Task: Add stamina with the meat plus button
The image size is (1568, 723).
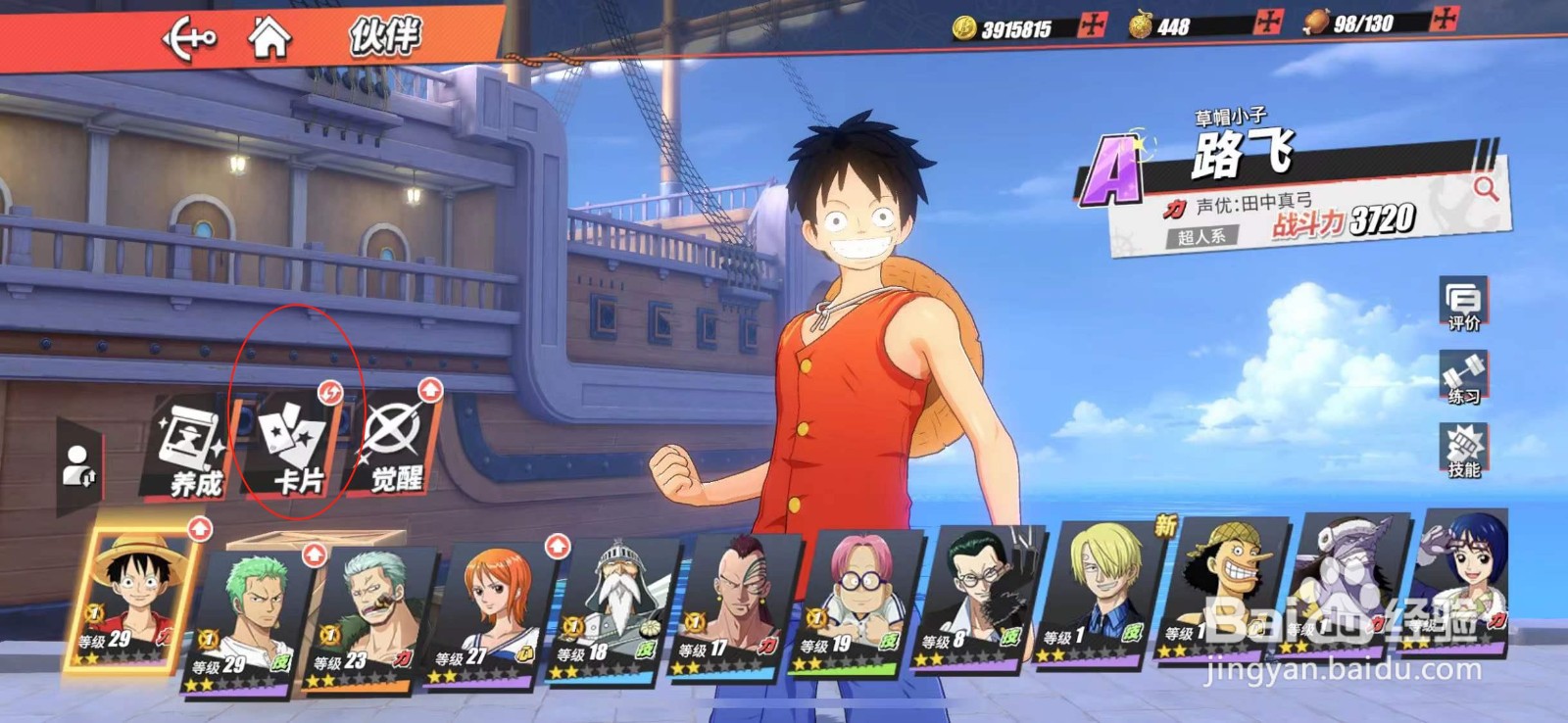Action: click(x=1445, y=19)
